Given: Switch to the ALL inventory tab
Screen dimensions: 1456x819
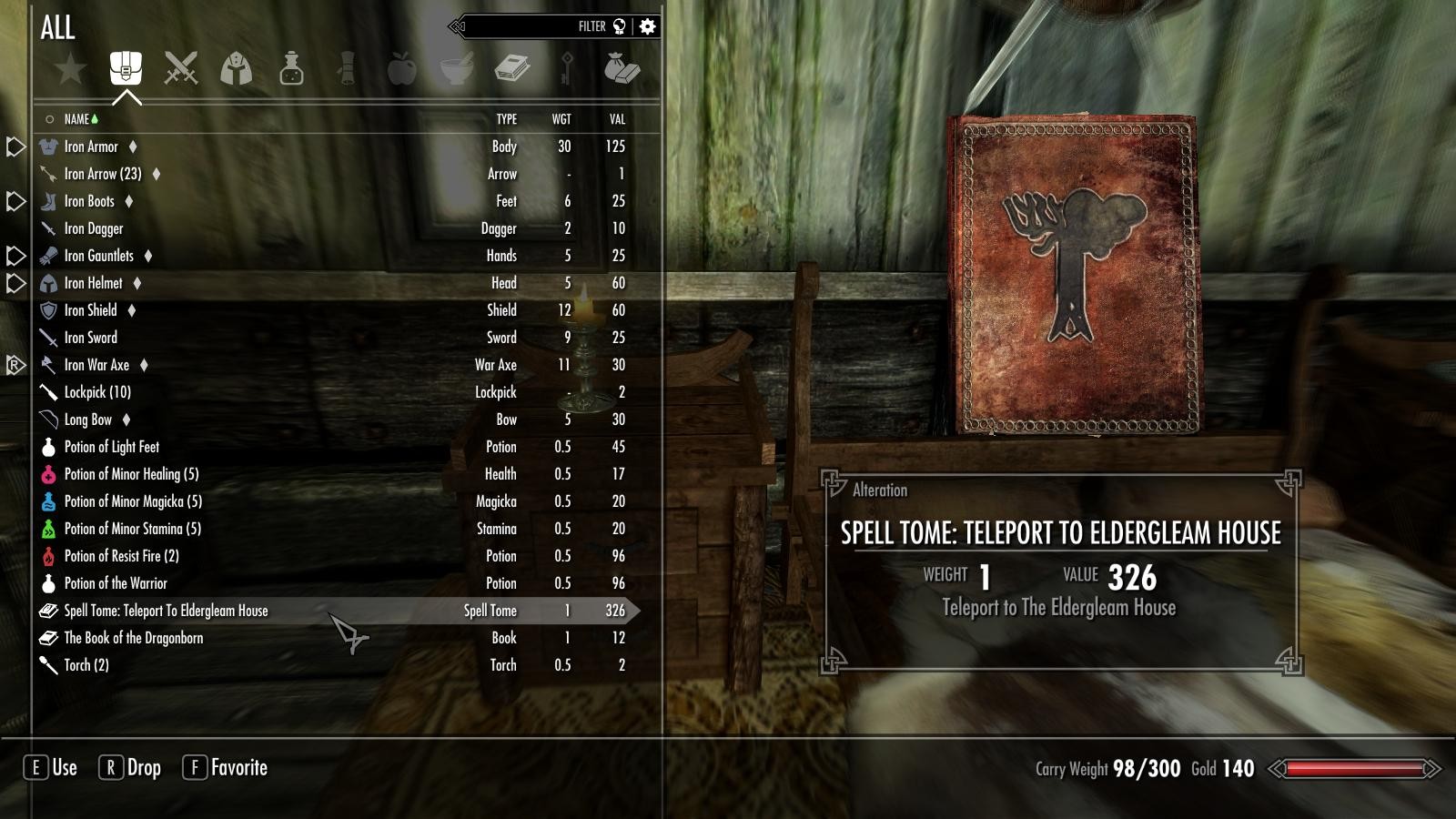Looking at the screenshot, I should click(x=57, y=30).
